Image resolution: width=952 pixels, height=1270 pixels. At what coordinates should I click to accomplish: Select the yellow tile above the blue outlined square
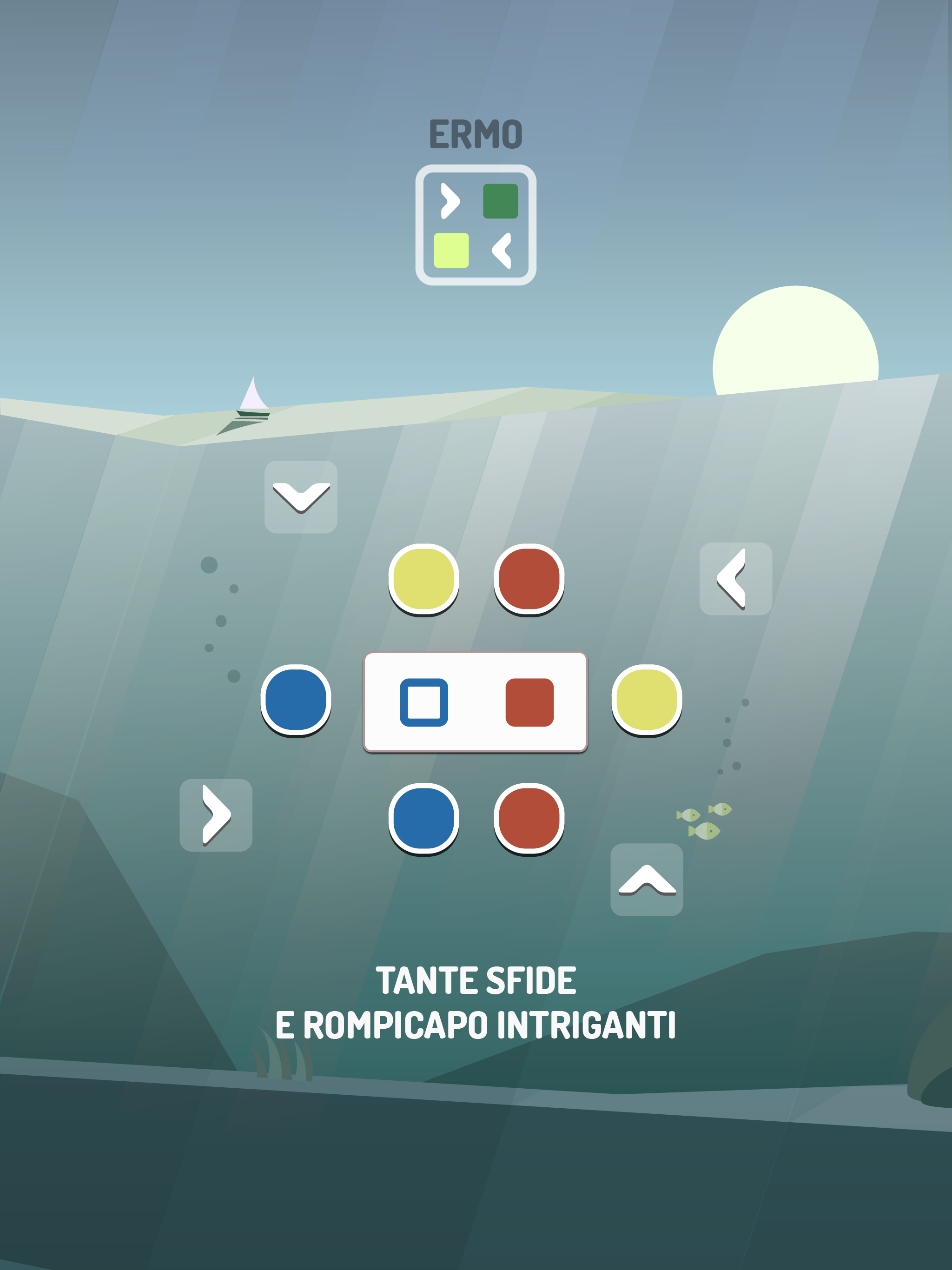424,579
